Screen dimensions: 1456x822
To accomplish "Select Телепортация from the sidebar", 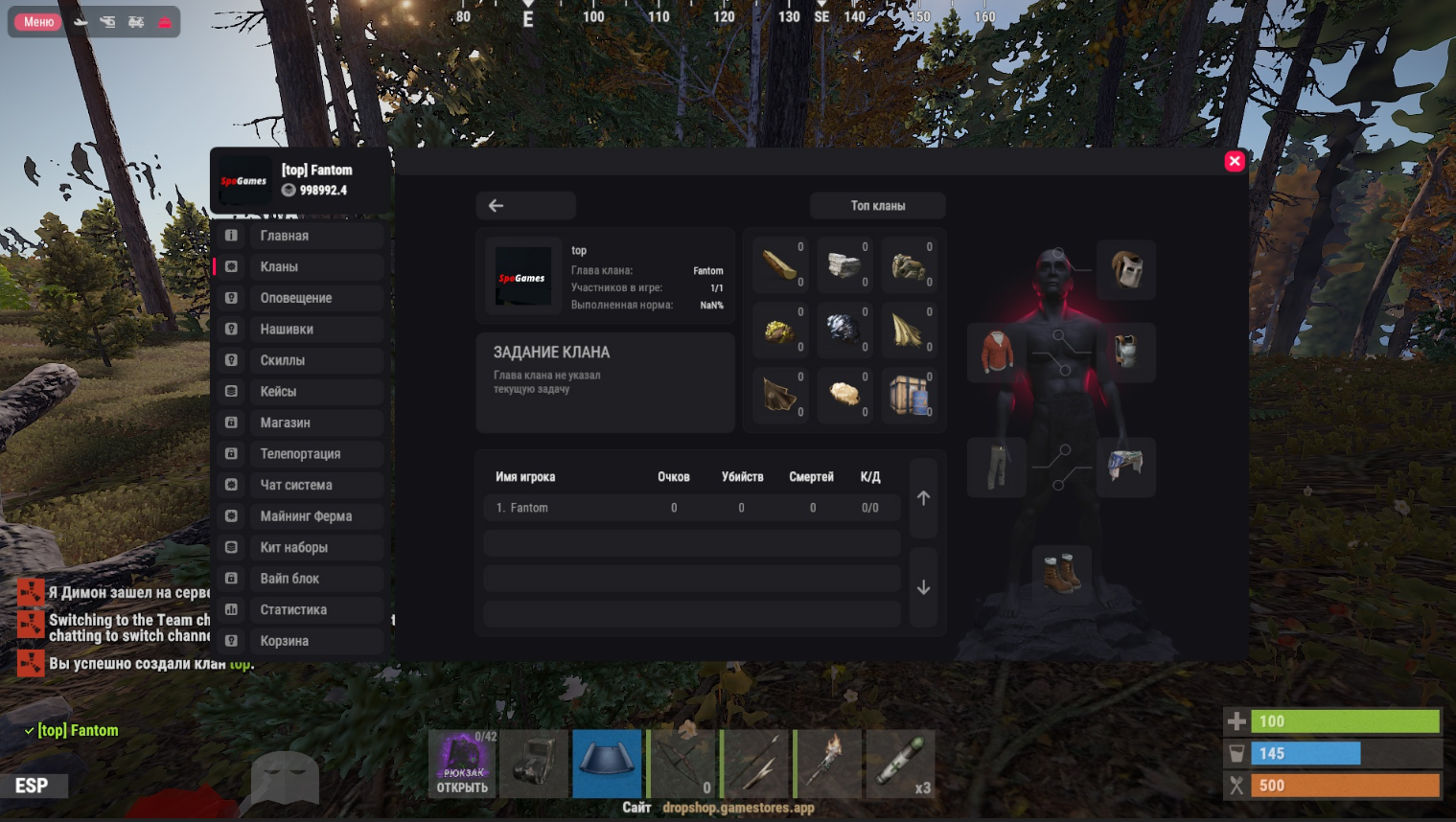I will pyautogui.click(x=299, y=453).
